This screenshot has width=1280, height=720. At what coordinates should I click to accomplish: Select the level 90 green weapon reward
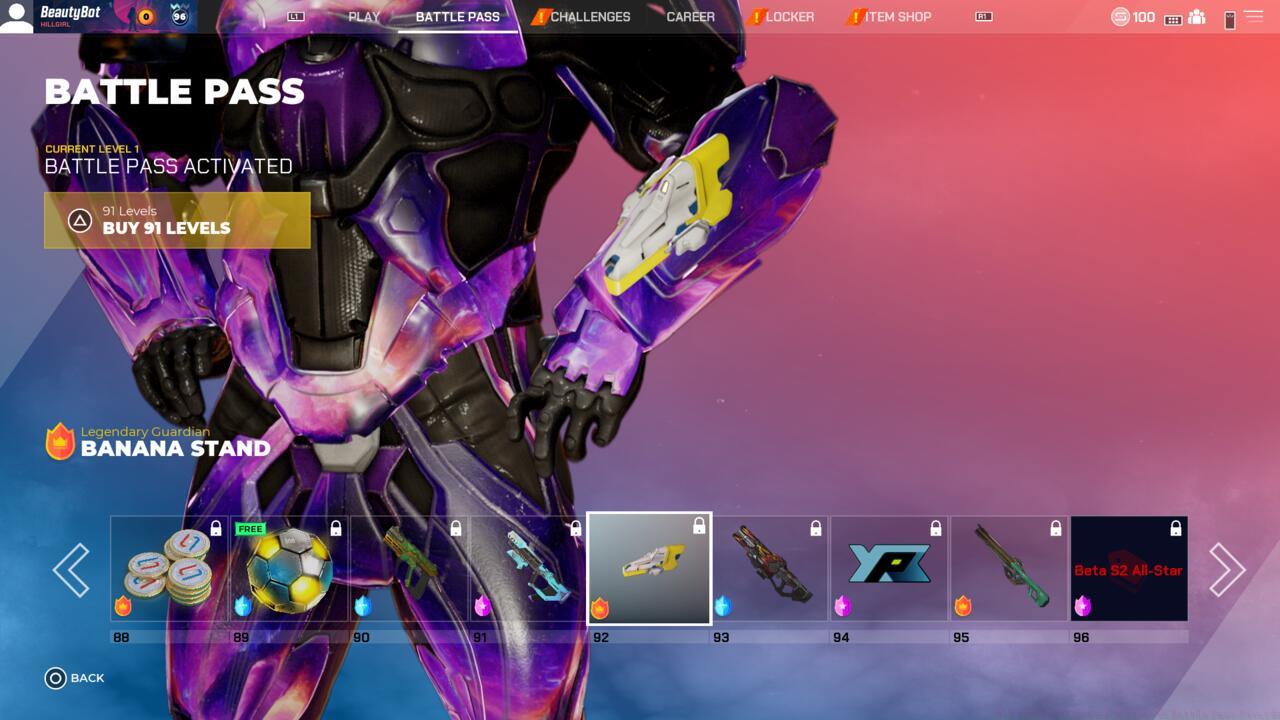tap(409, 568)
